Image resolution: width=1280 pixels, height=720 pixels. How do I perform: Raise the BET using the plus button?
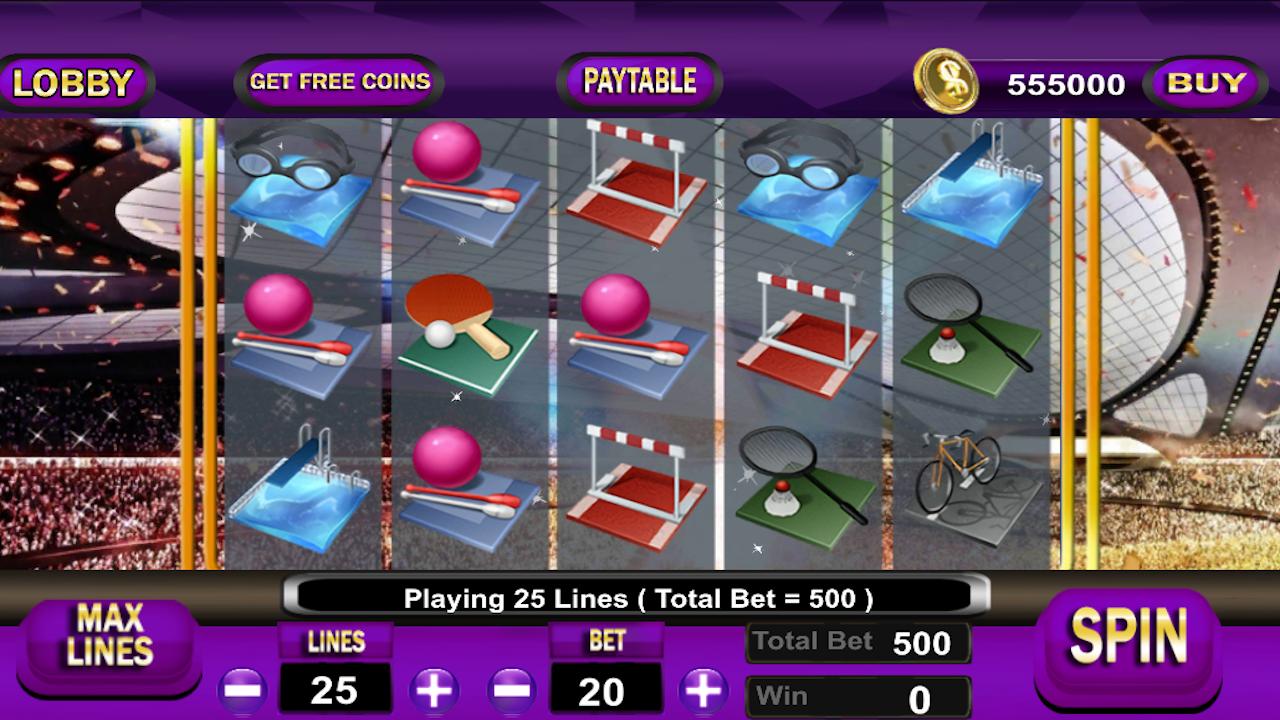(x=706, y=689)
